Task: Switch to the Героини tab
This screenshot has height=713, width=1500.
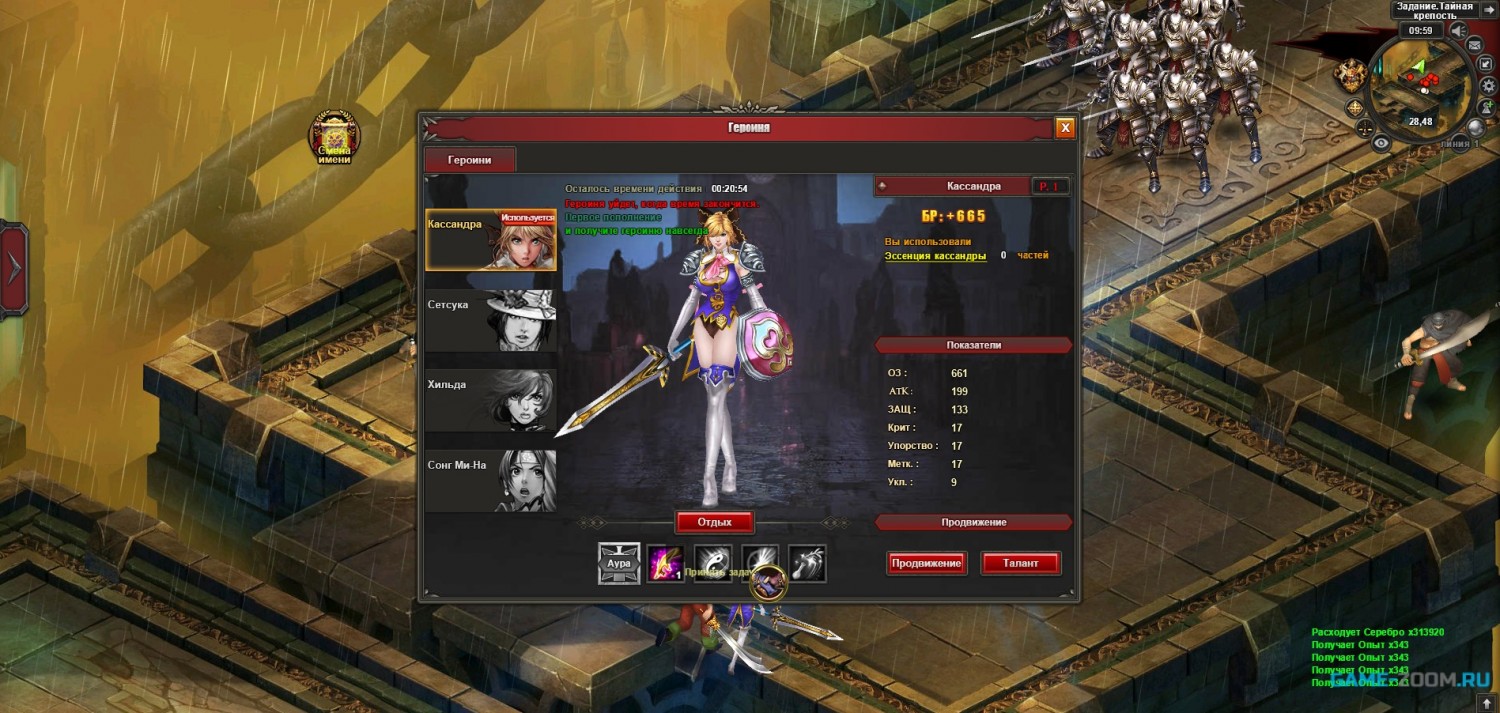Action: (470, 160)
